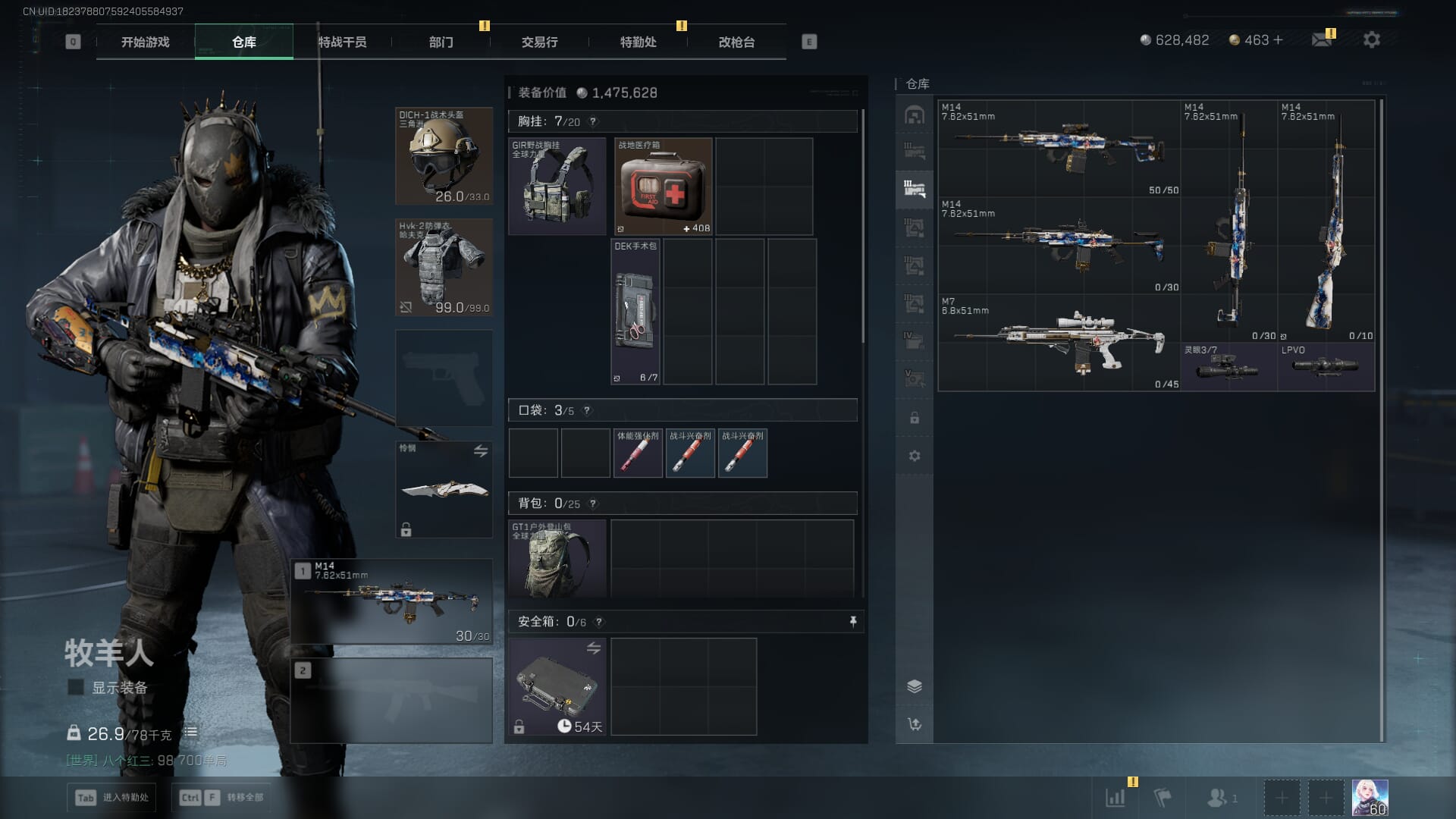1456x819 pixels.
Task: Open settings with the gear icon
Action: (x=1372, y=39)
